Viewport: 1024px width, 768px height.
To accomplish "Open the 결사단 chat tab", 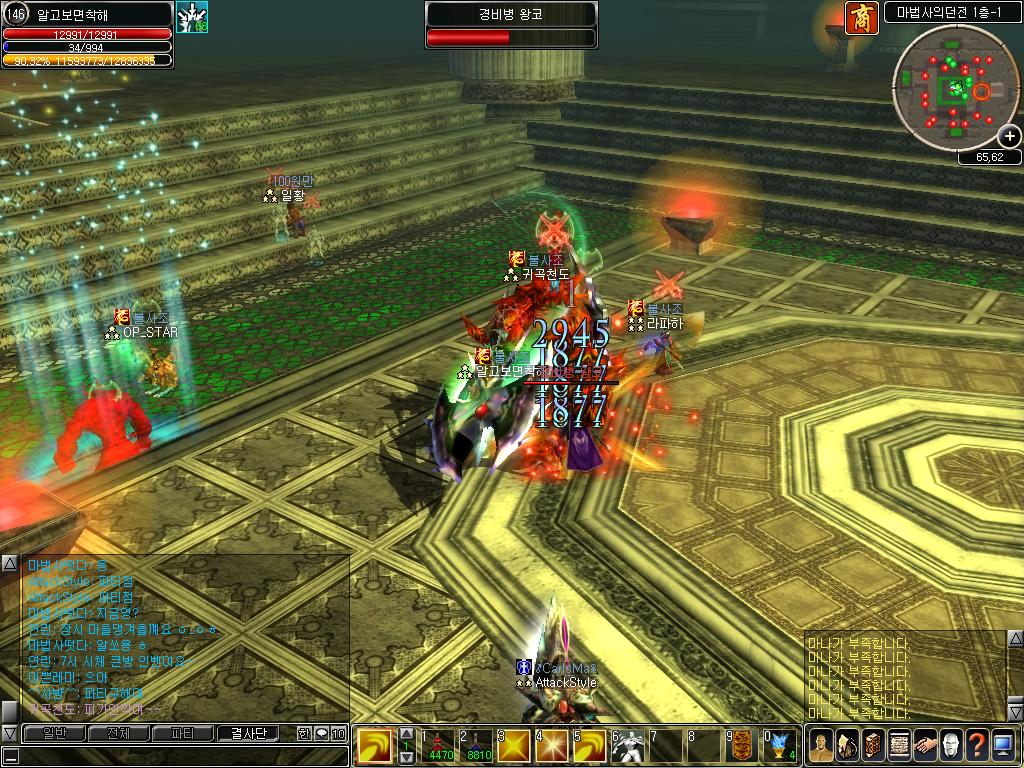I will pos(248,733).
